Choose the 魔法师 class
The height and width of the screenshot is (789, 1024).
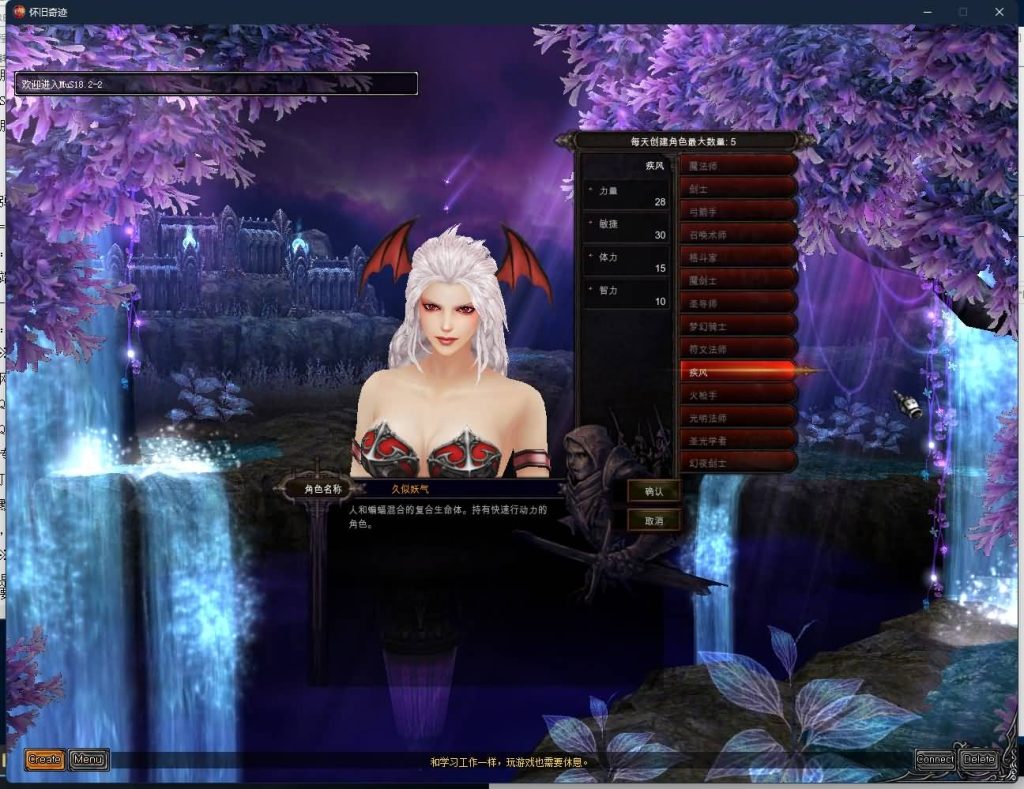pos(738,165)
